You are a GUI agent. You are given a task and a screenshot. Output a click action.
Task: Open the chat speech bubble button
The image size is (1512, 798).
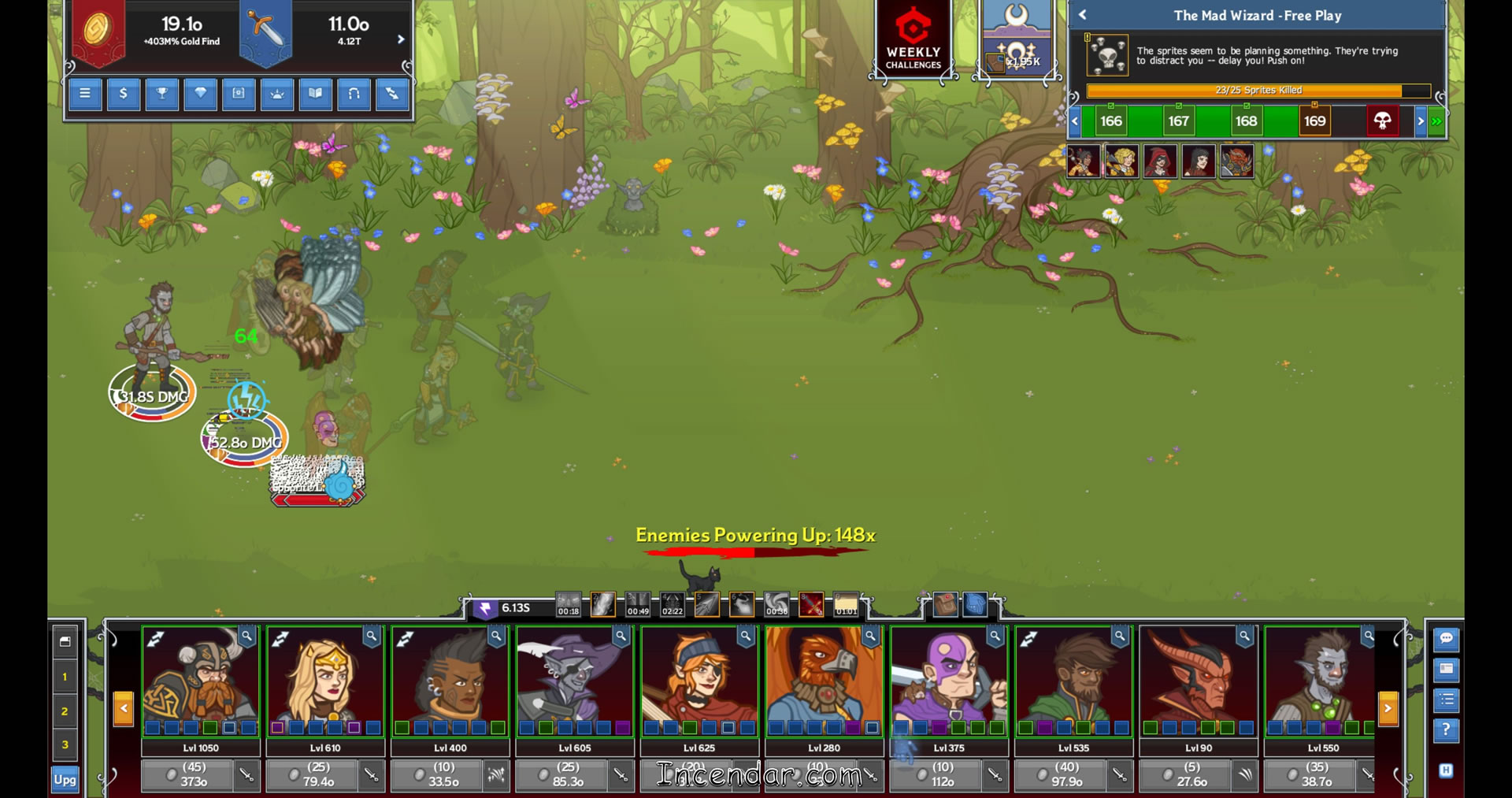click(1446, 639)
